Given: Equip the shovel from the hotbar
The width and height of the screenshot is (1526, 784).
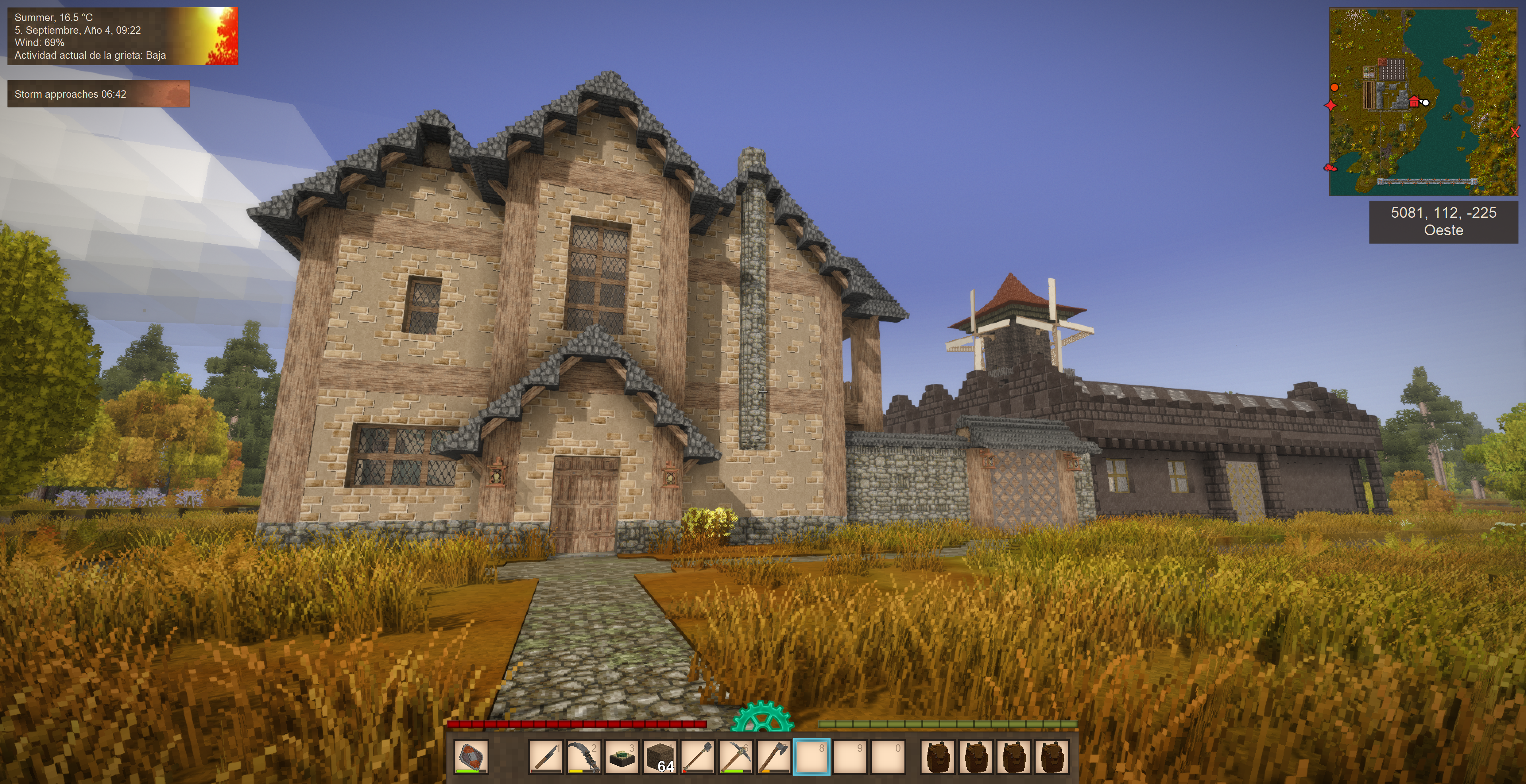Looking at the screenshot, I should click(x=697, y=757).
